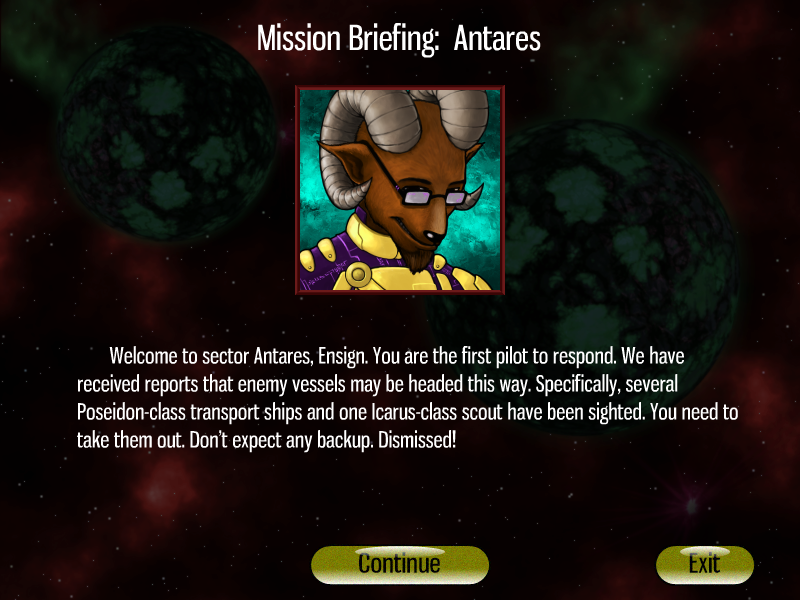Exit the mission briefing screen

704,564
